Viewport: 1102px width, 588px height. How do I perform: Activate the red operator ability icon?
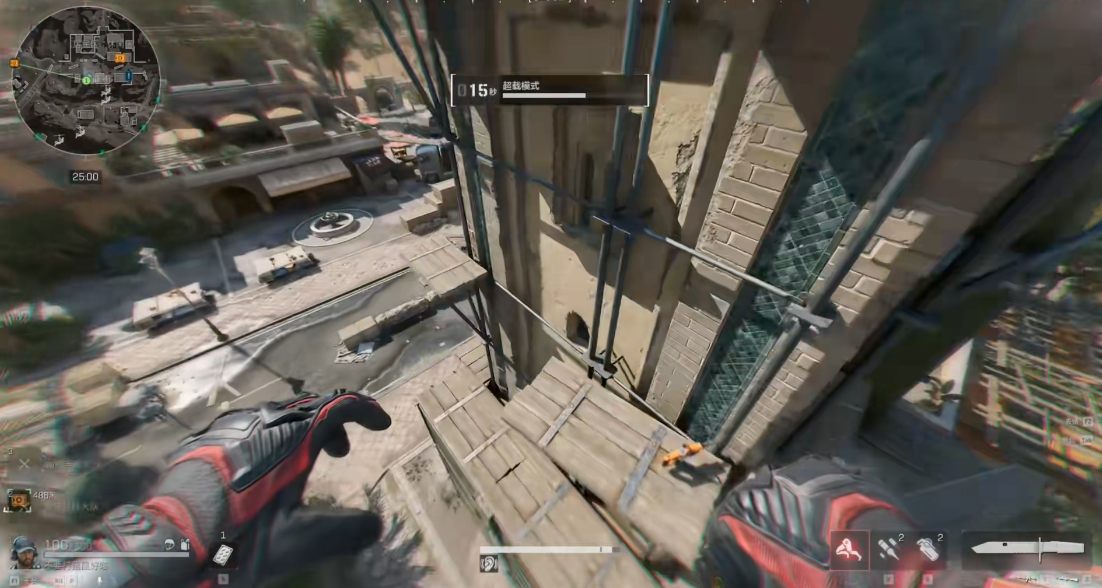849,548
